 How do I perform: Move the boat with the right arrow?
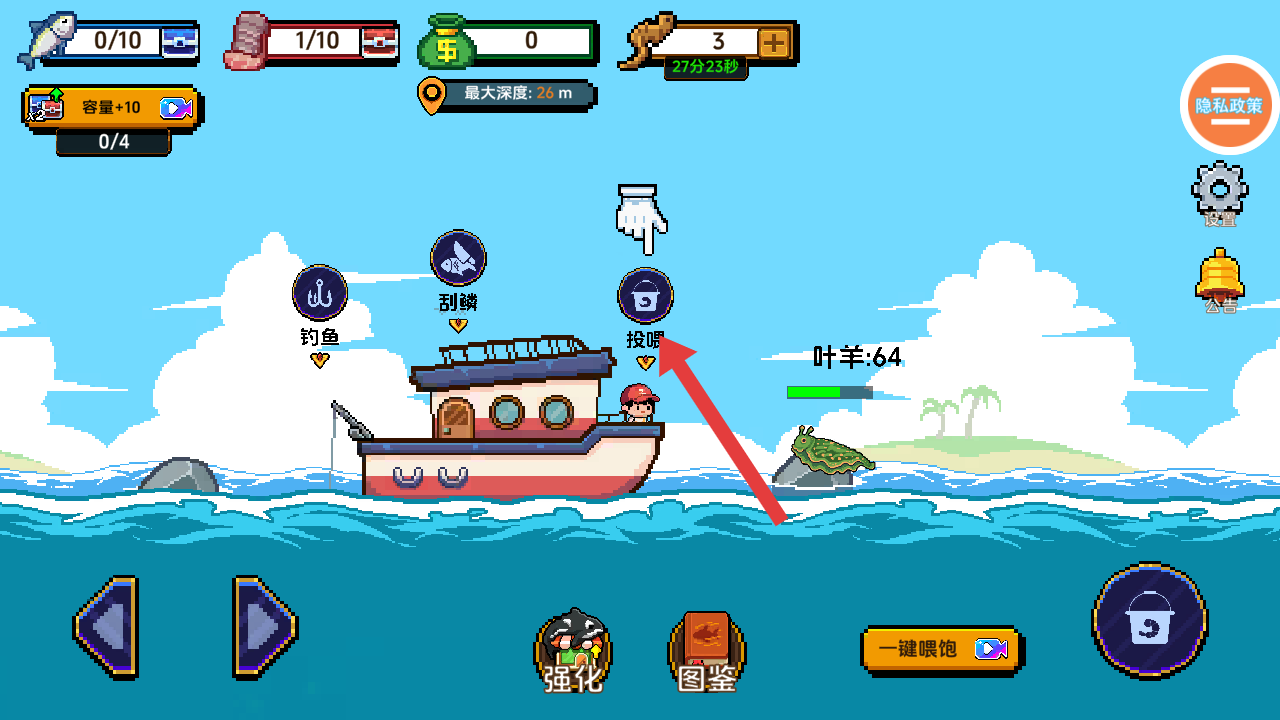click(x=264, y=627)
